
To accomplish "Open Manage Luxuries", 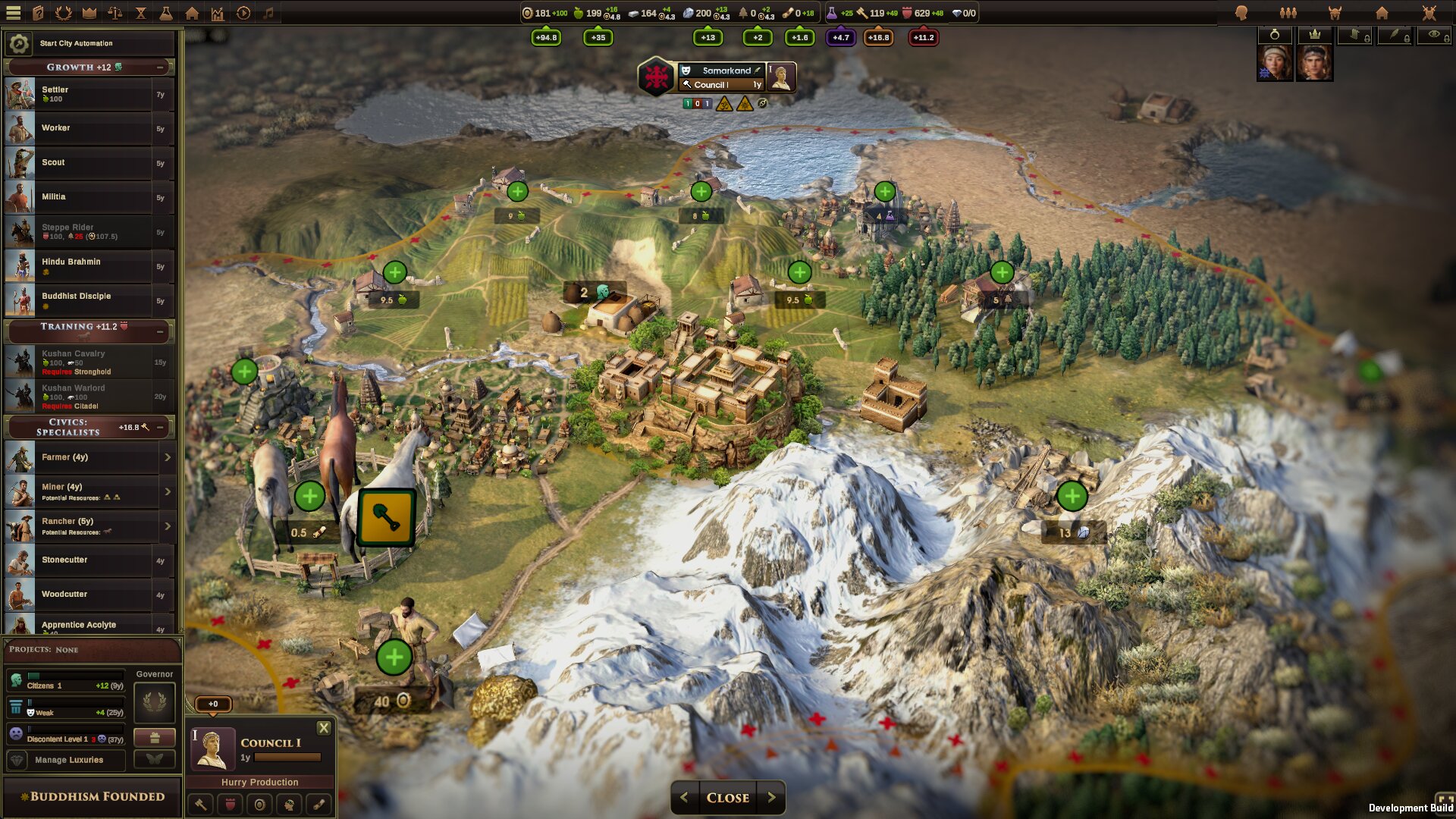I will click(x=68, y=760).
